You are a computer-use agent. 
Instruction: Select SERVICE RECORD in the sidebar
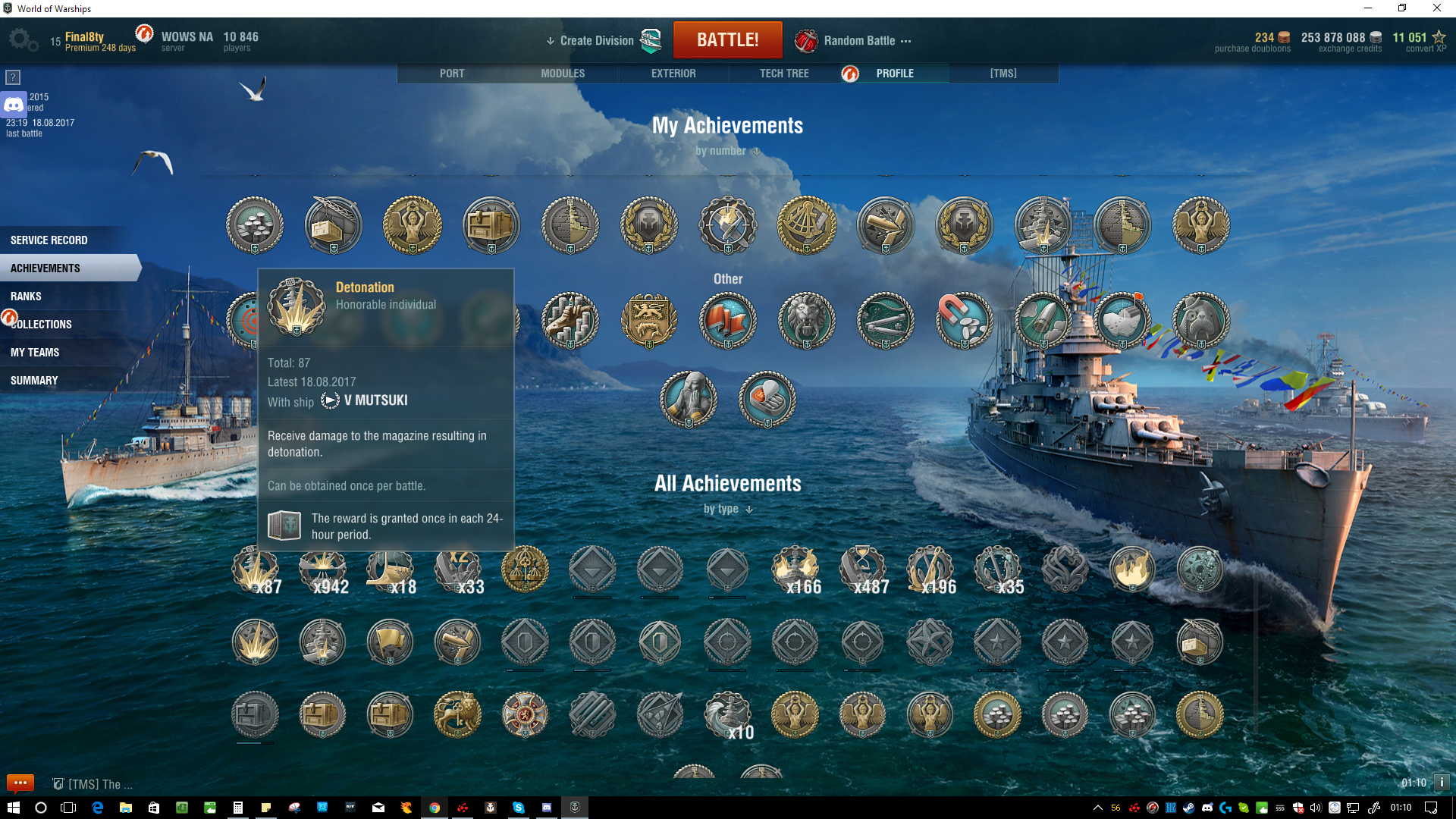(49, 240)
